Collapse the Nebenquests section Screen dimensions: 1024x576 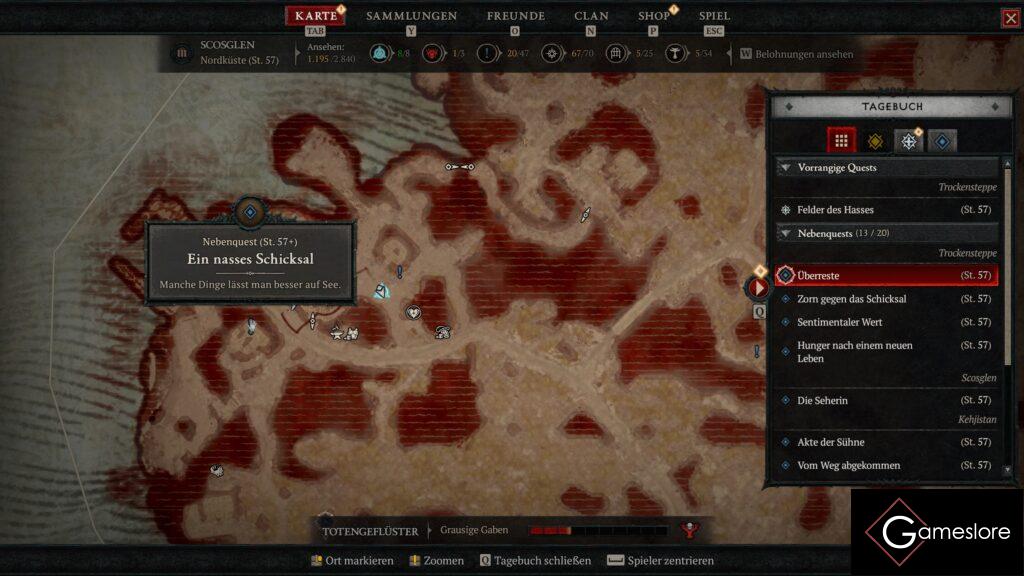click(785, 233)
